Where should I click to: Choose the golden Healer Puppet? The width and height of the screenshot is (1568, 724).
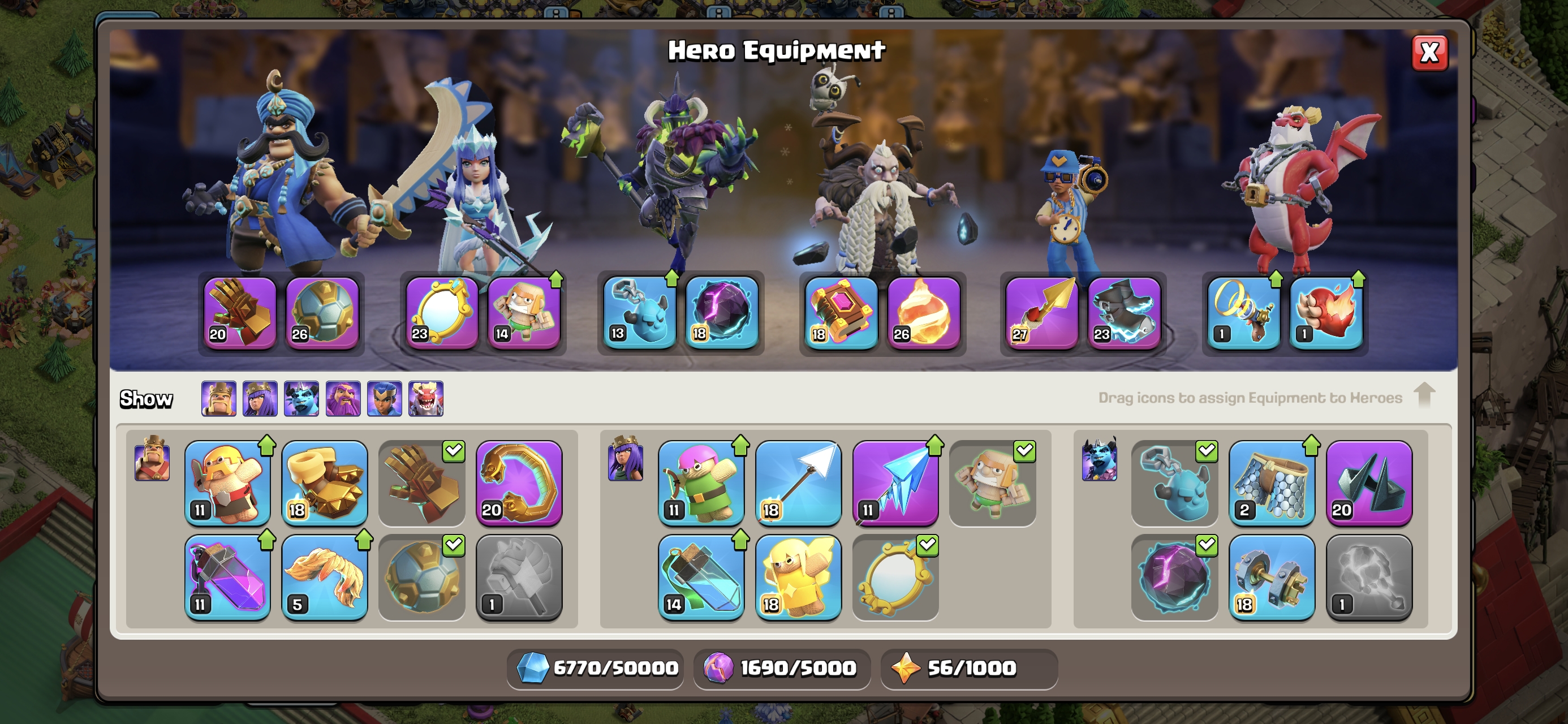798,576
